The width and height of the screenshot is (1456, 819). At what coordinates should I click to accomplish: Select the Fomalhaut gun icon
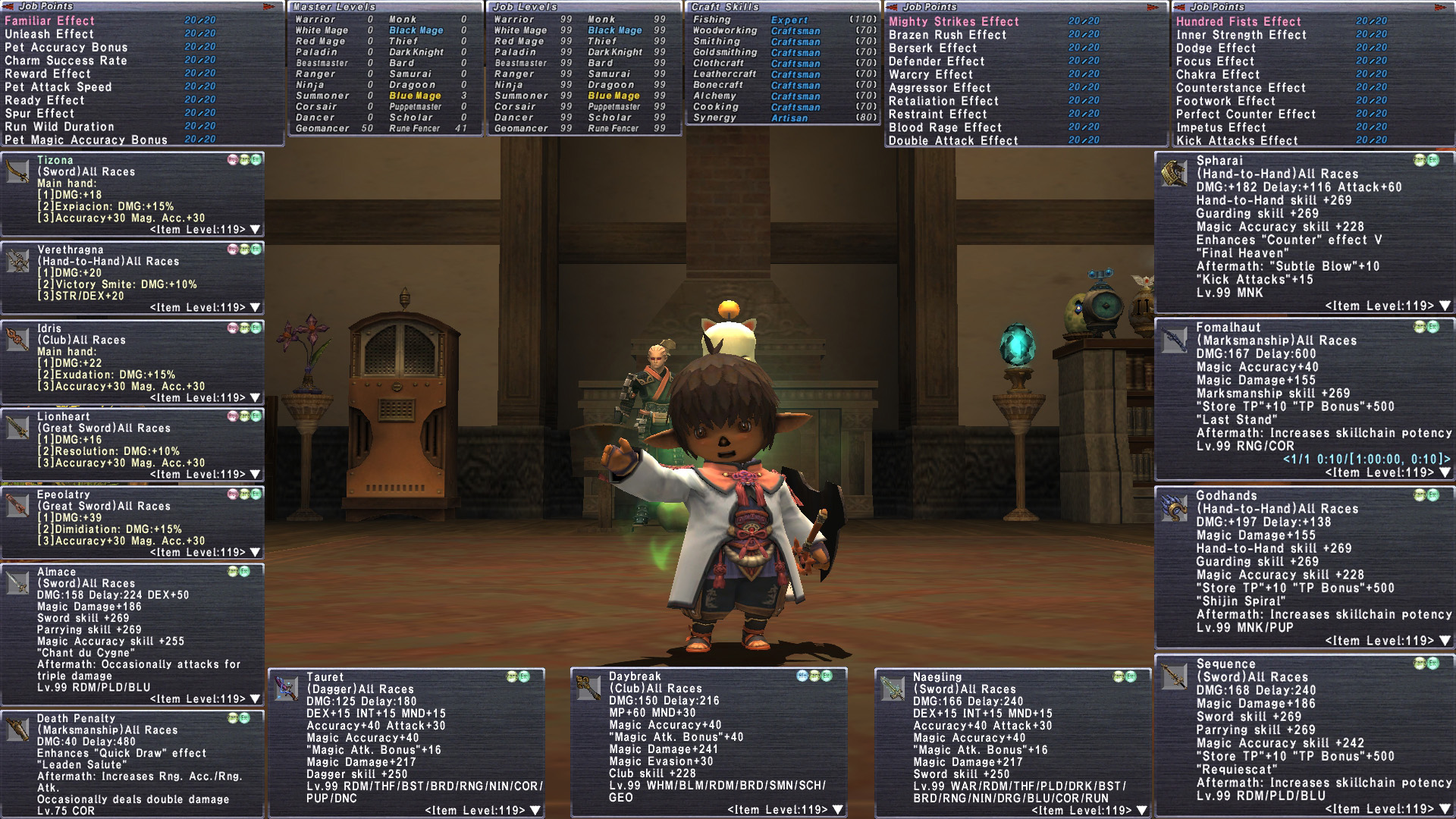[x=1174, y=340]
